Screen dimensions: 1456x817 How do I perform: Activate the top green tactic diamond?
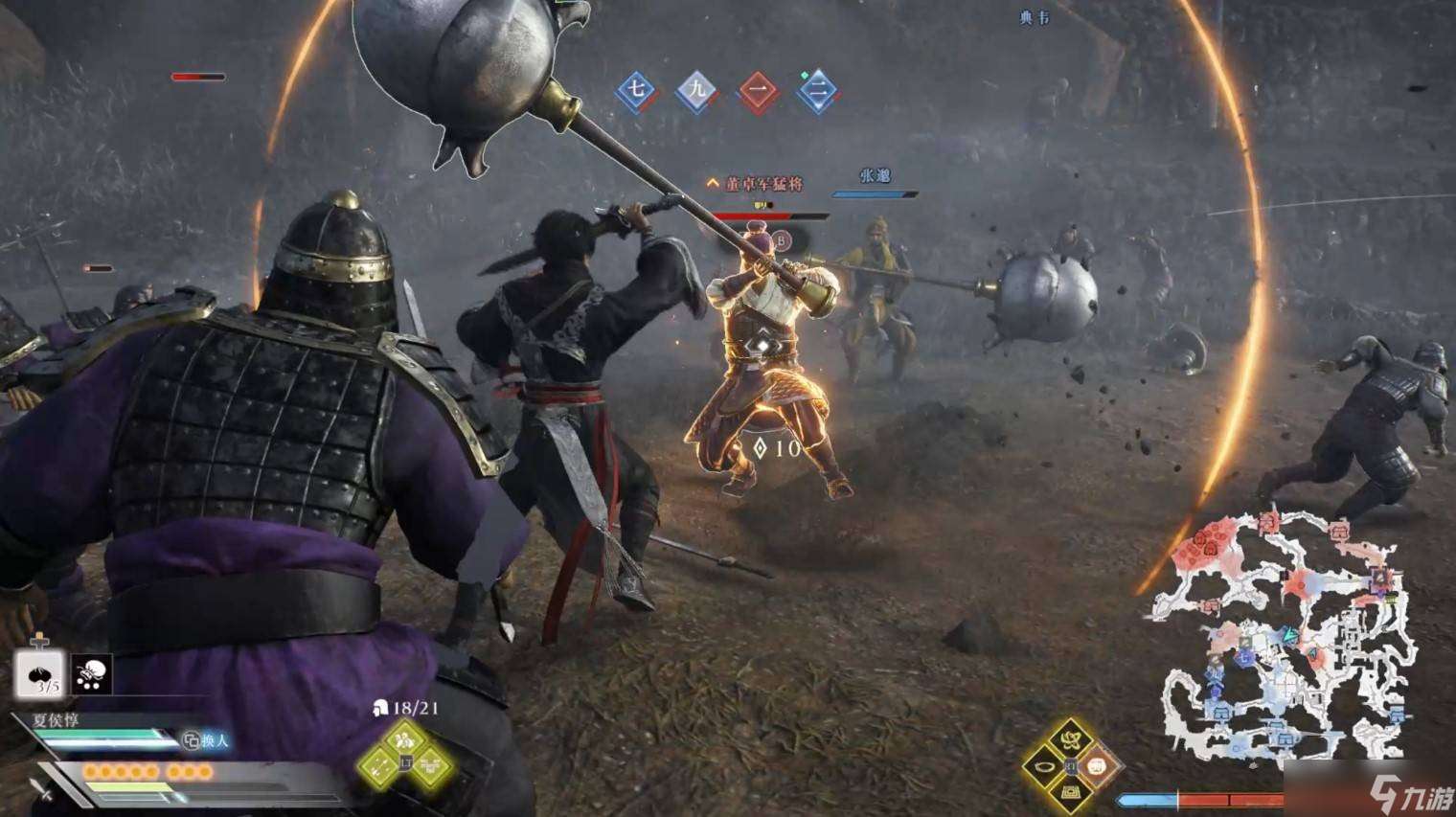[409, 738]
